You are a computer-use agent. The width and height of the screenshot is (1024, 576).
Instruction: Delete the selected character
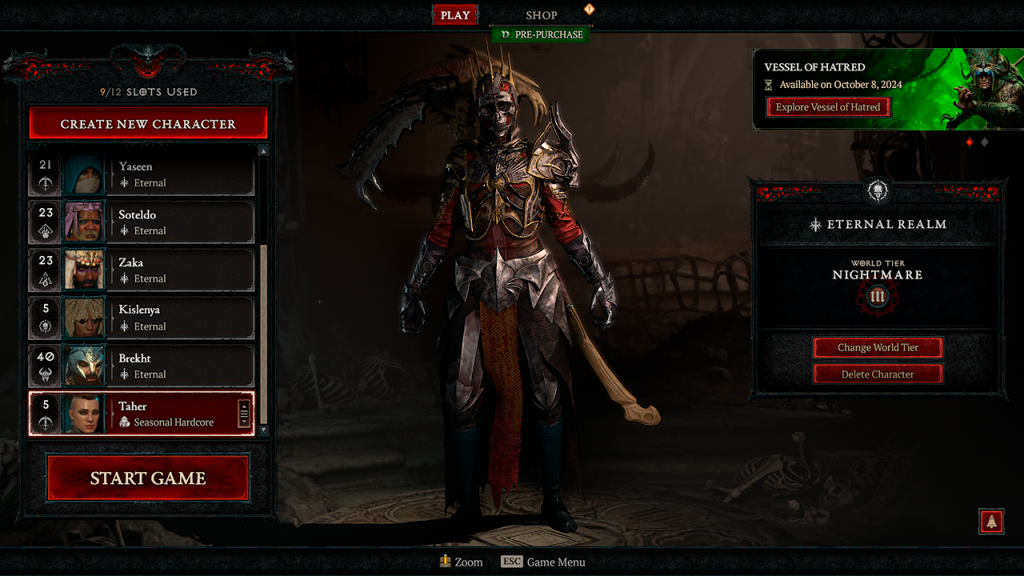[877, 374]
